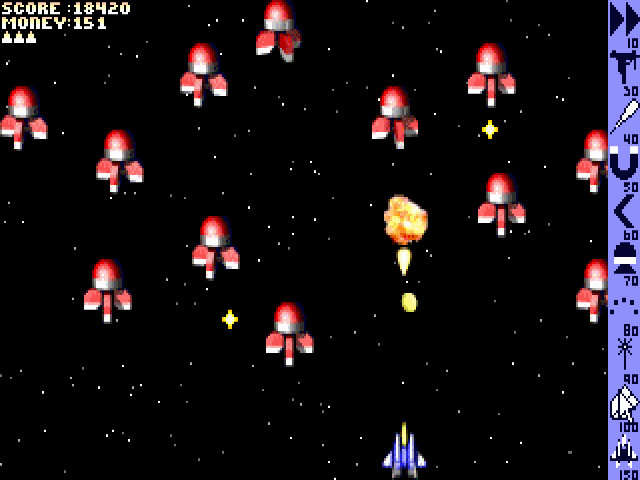Purchase the machine gun weapon upgrade

pos(624,68)
